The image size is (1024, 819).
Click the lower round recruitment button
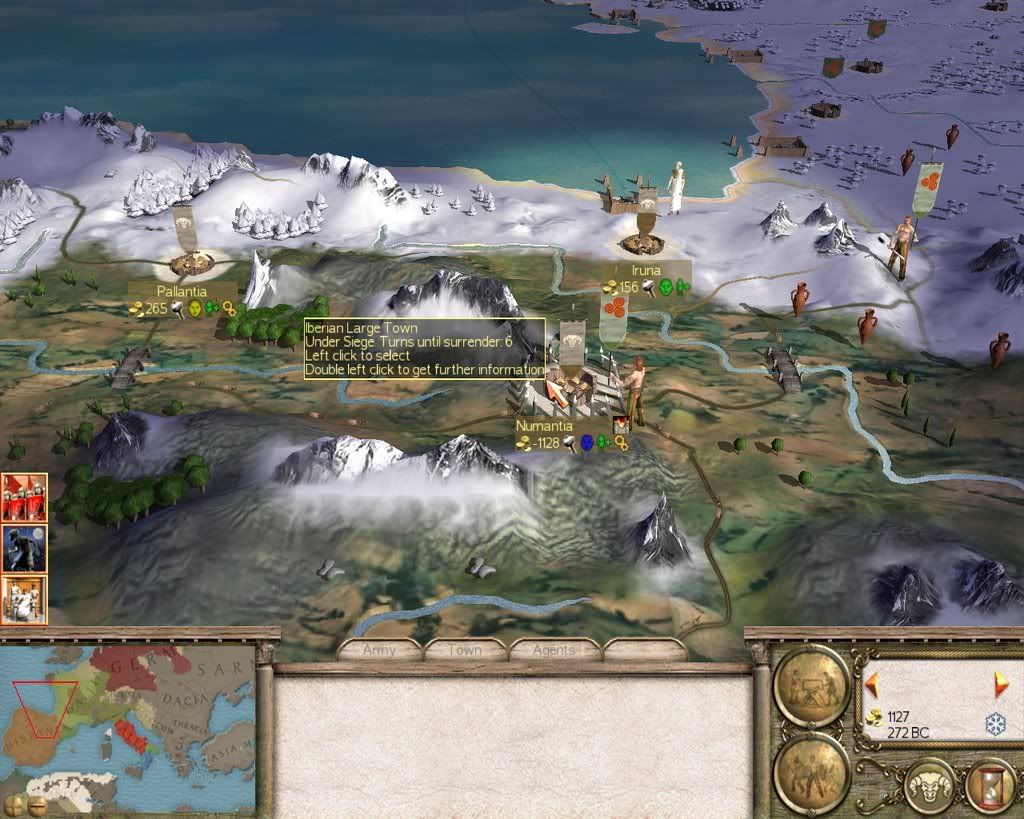pos(812,772)
